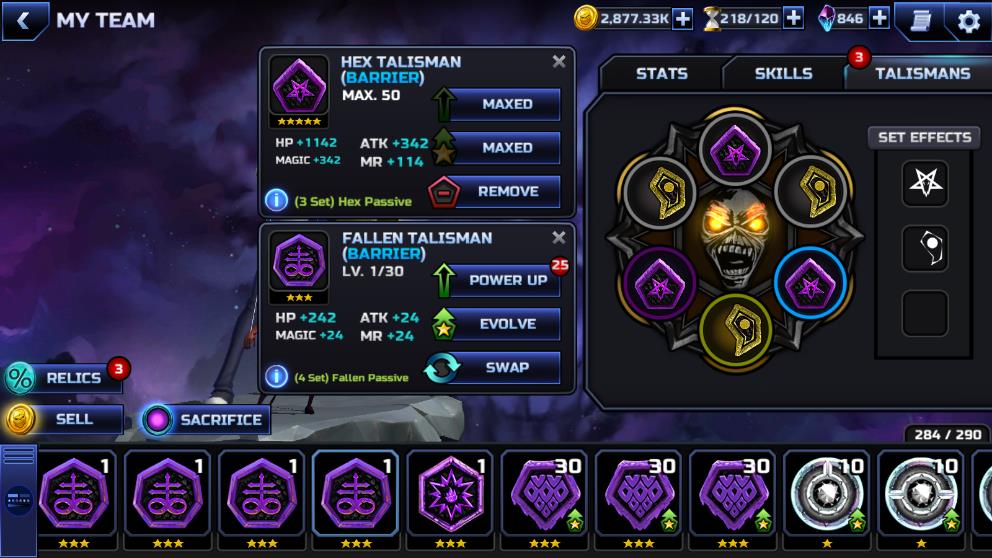Power up the Fallen Talisman

494,280
